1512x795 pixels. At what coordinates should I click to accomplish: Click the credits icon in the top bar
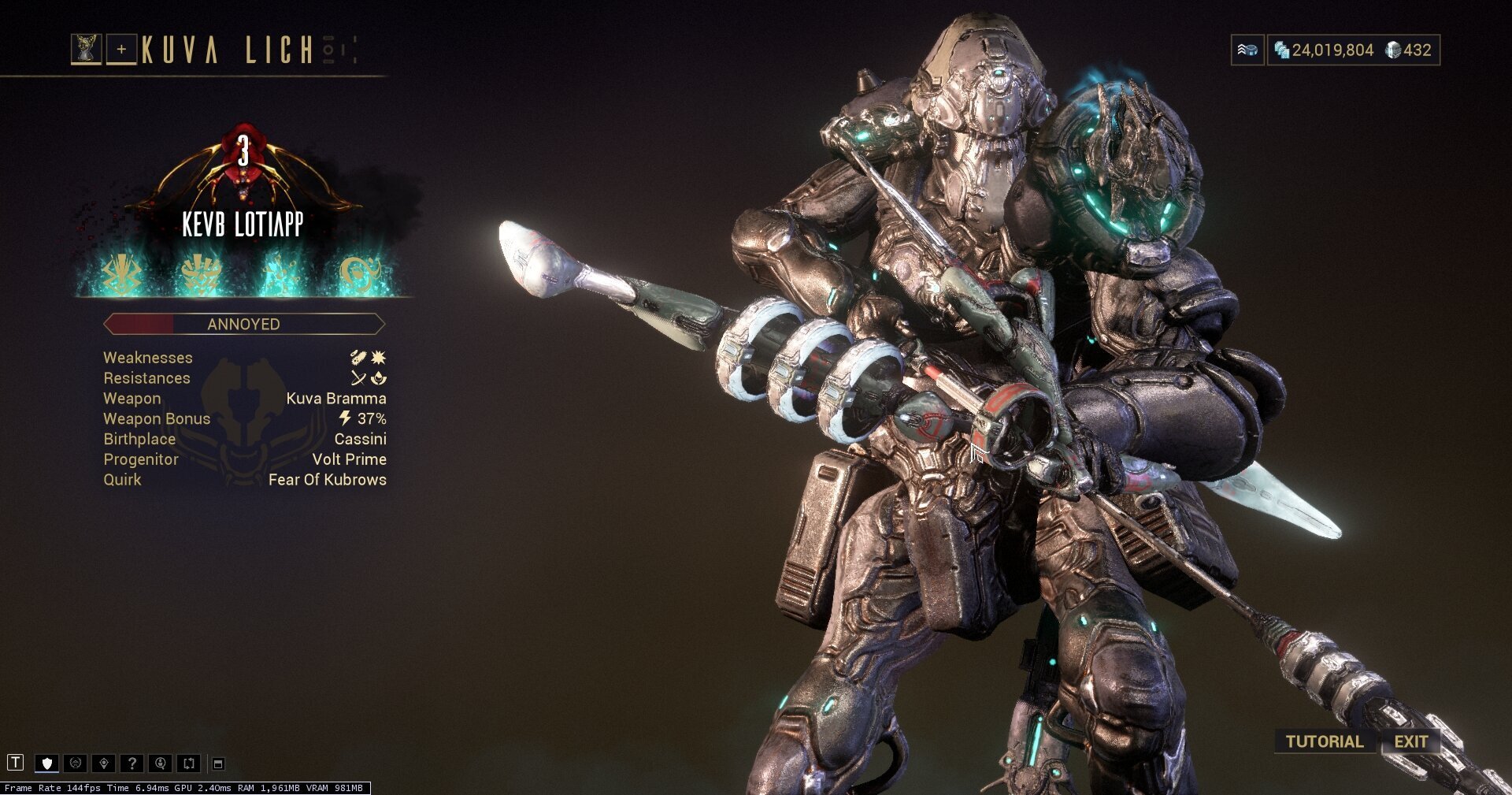1282,50
